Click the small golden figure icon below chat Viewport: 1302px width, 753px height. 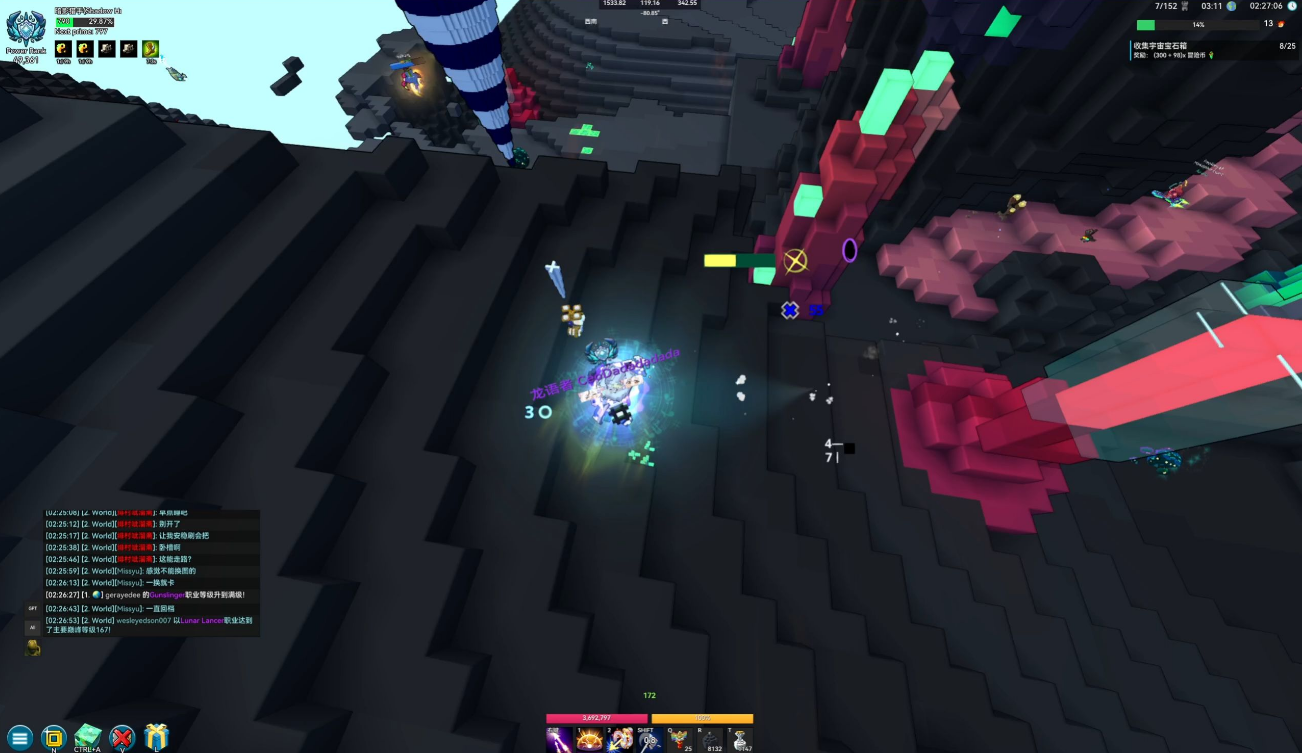click(33, 648)
